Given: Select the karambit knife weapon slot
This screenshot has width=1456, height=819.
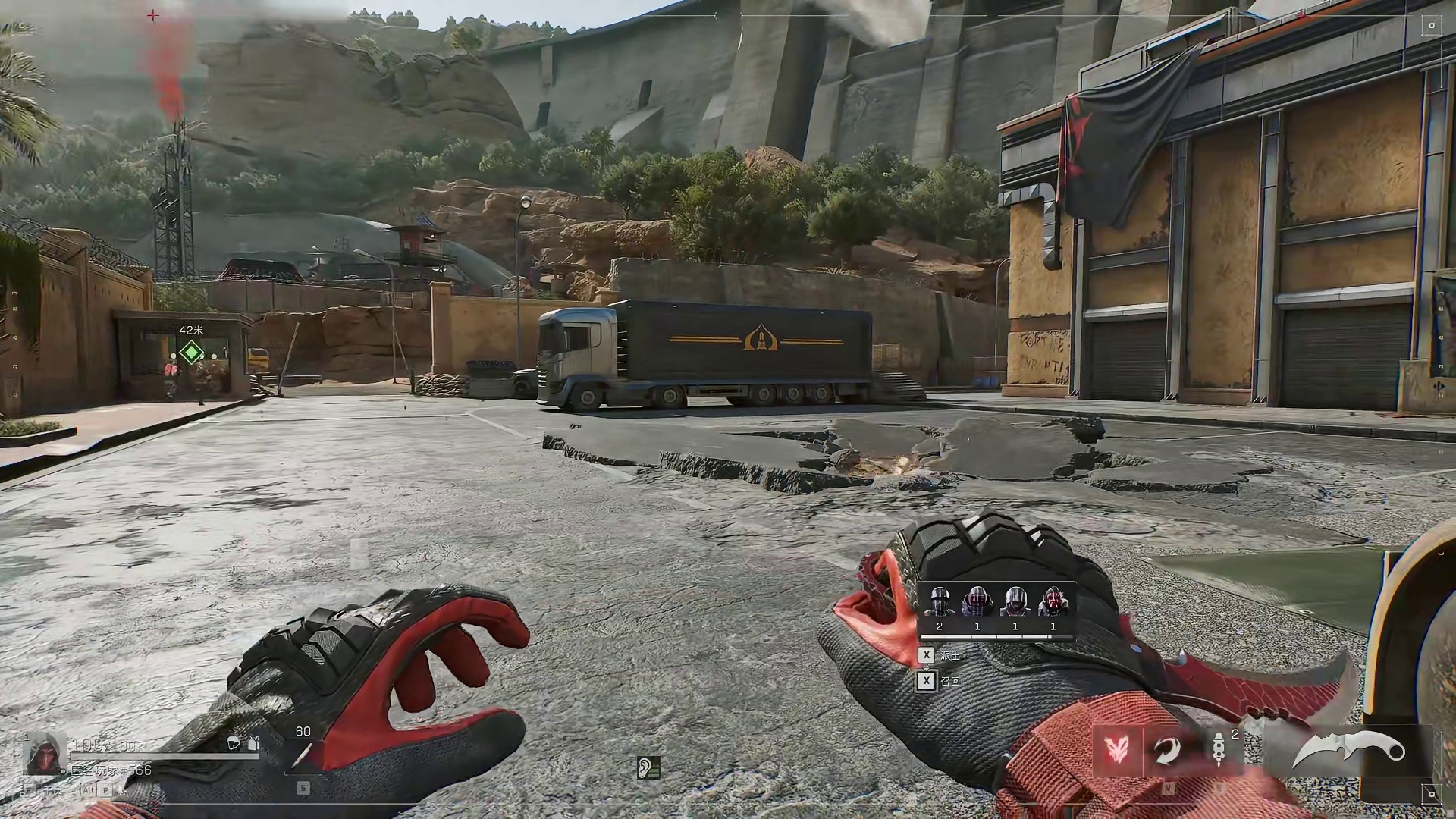Looking at the screenshot, I should pyautogui.click(x=1348, y=751).
